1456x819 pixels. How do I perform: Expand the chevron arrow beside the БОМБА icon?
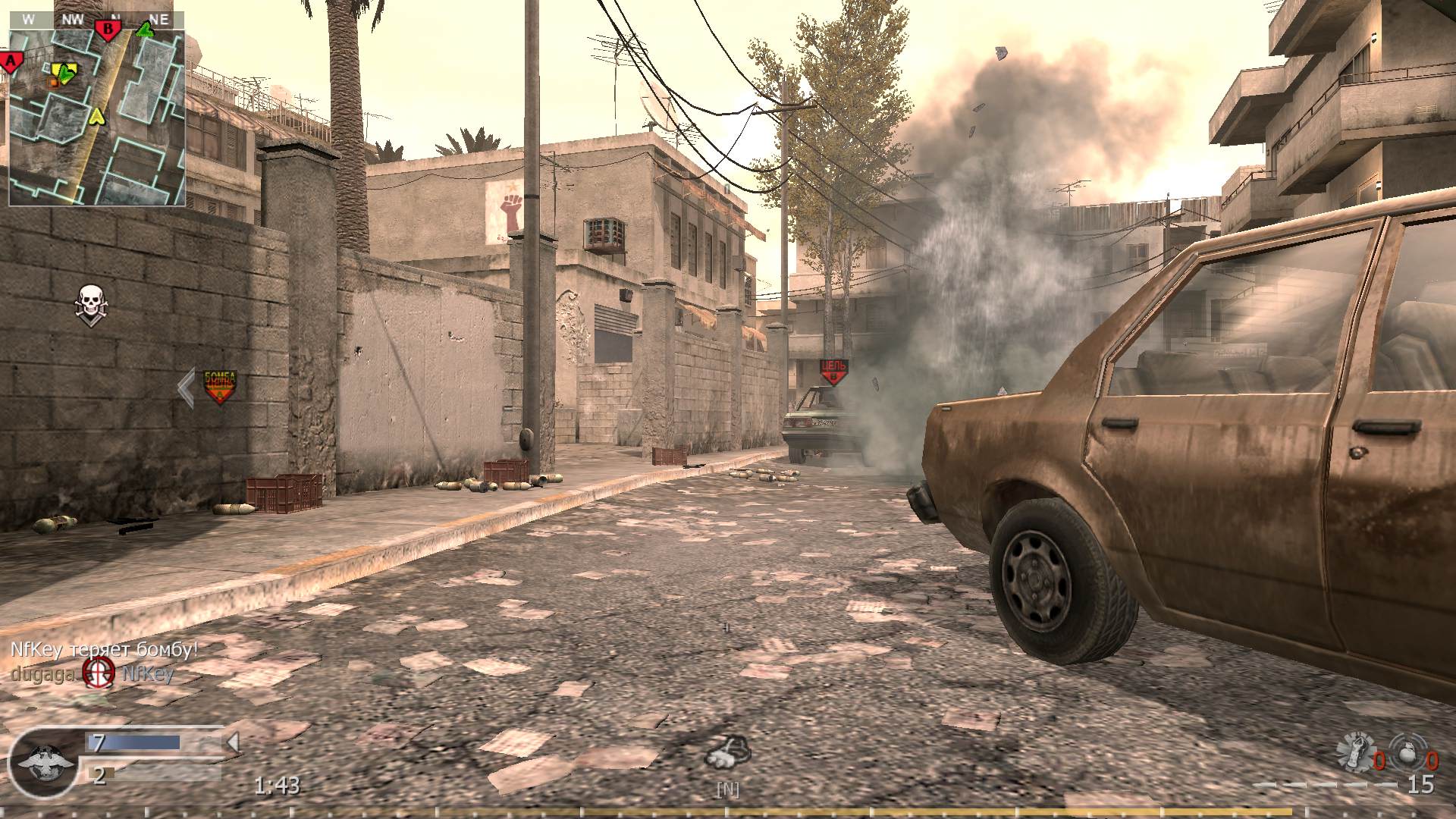[184, 387]
